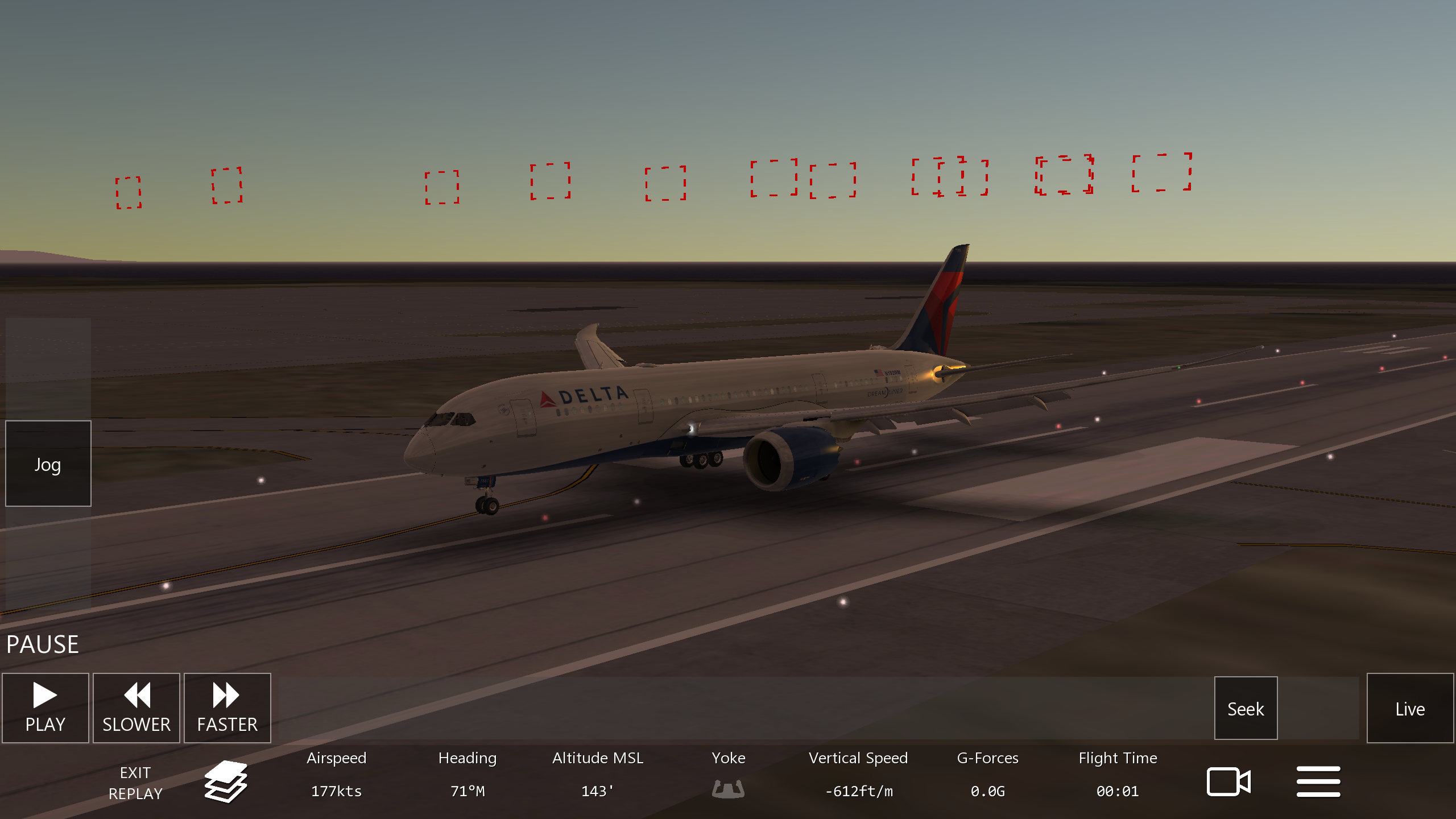This screenshot has height=819, width=1456.
Task: Open the stacked layers icon
Action: point(226,781)
